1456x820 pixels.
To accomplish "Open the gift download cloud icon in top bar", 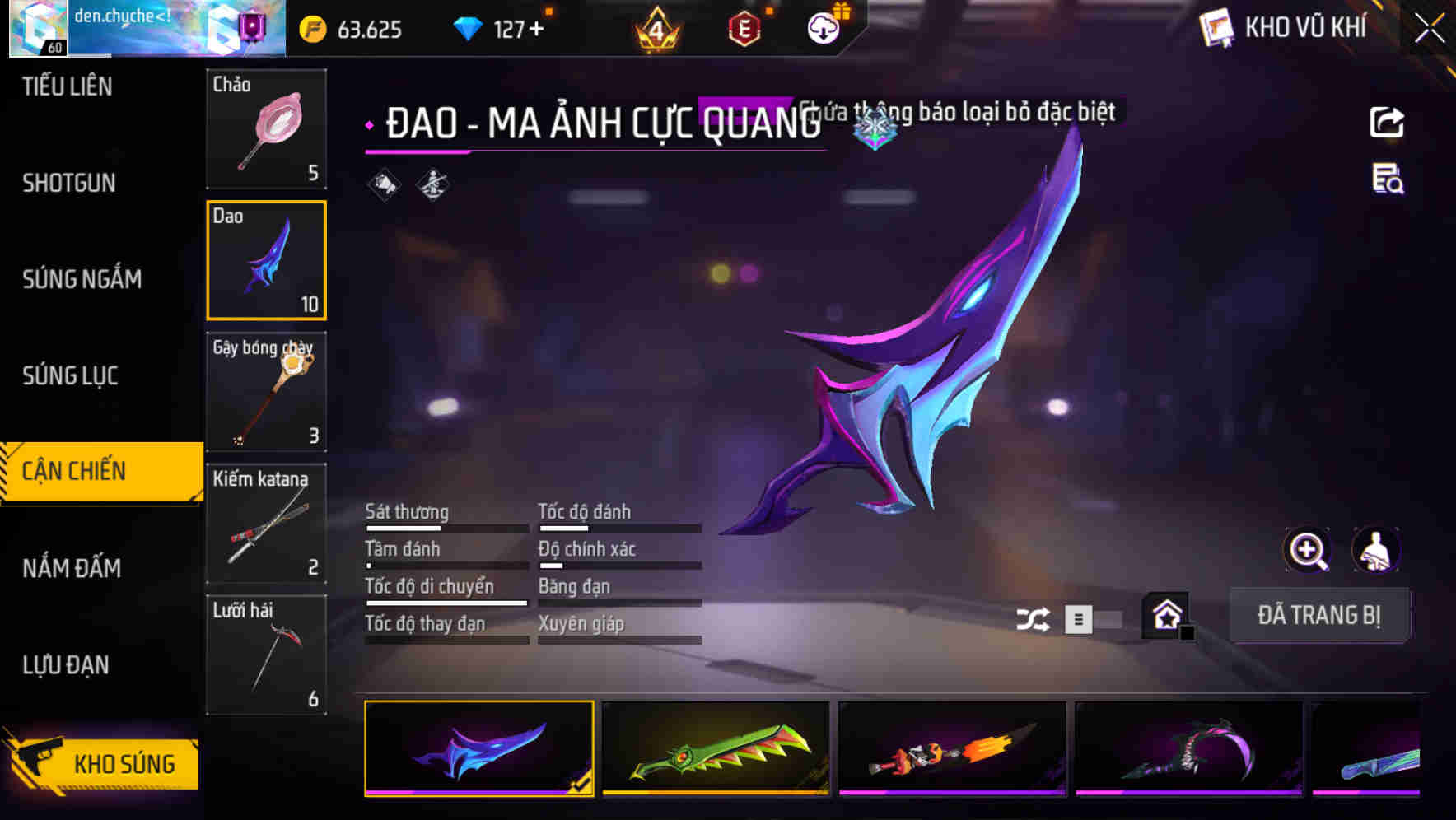I will pos(822,27).
